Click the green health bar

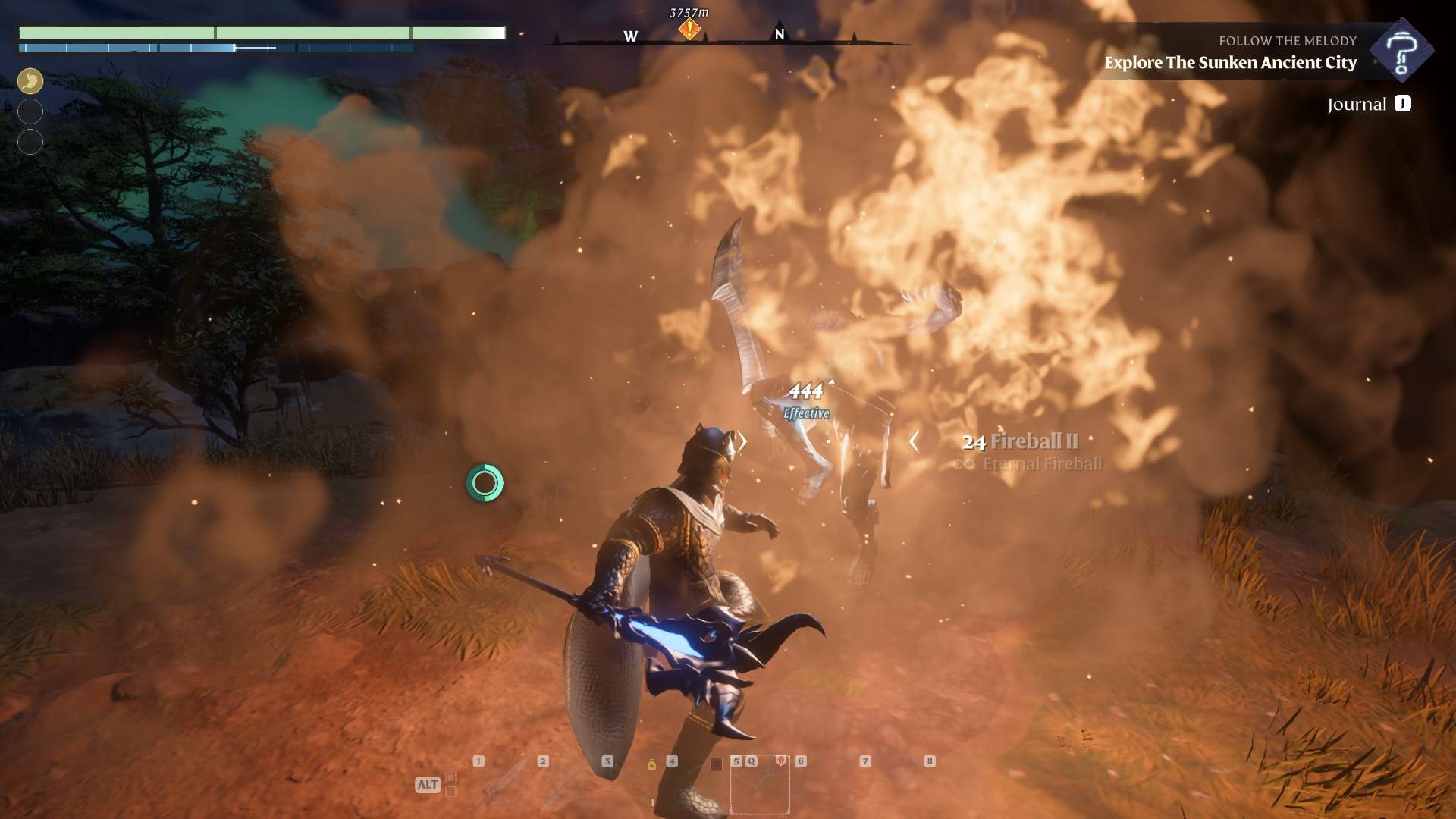point(260,33)
